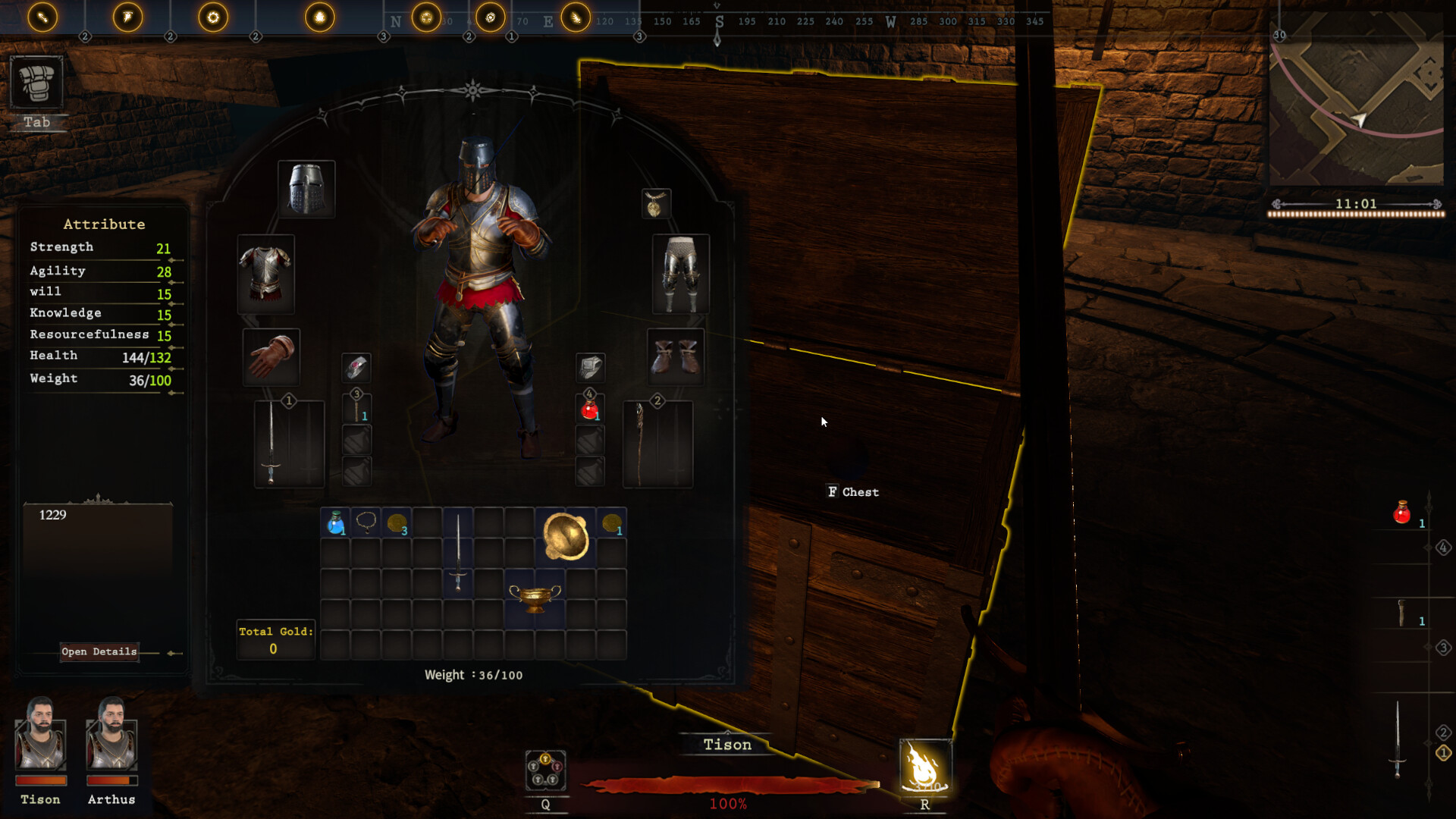Click the gloves equipment slot
The image size is (1456, 819).
pos(272,356)
